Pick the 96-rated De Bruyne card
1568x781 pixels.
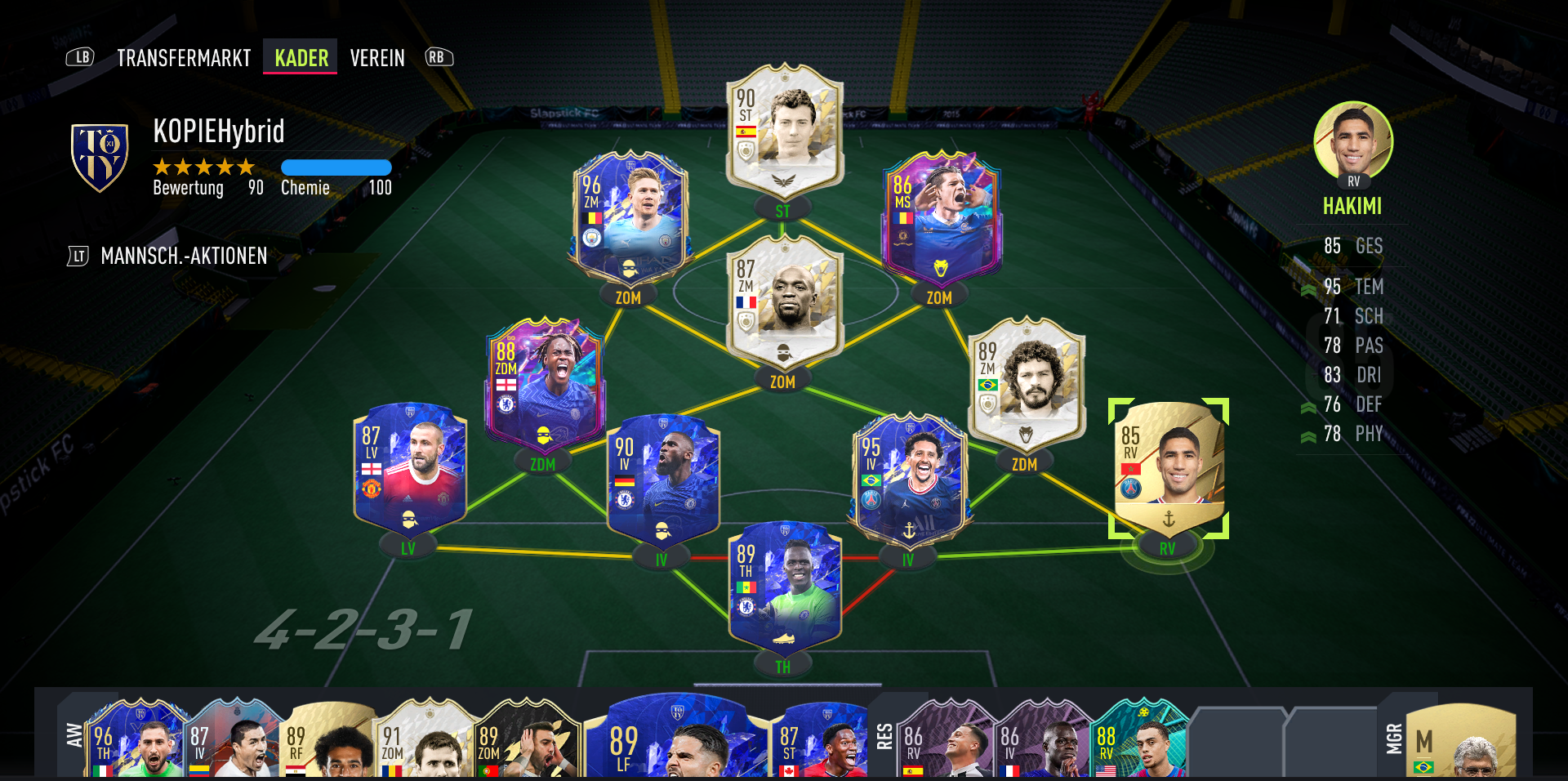tap(630, 218)
